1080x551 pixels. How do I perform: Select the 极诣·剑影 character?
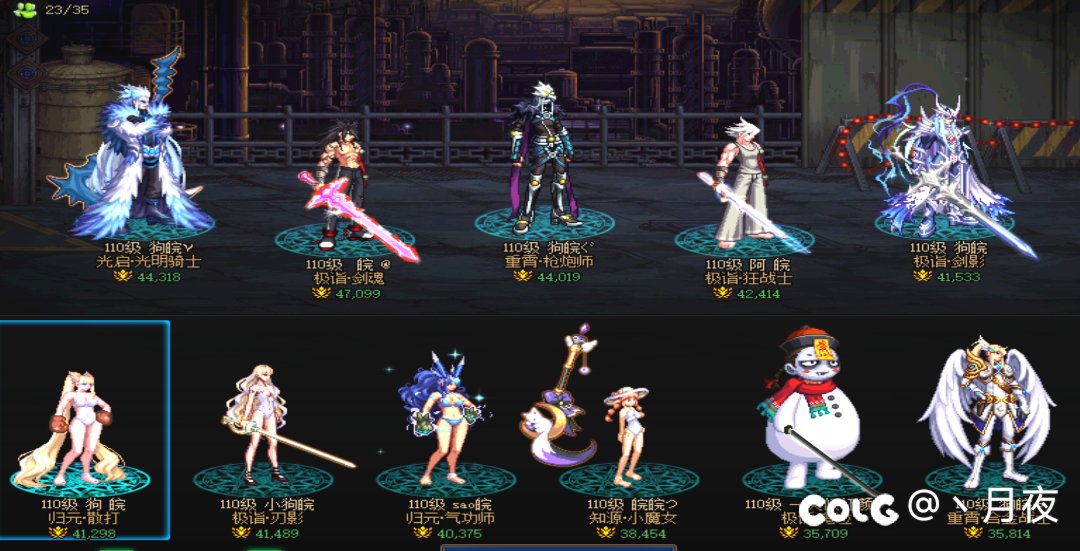[x=943, y=170]
